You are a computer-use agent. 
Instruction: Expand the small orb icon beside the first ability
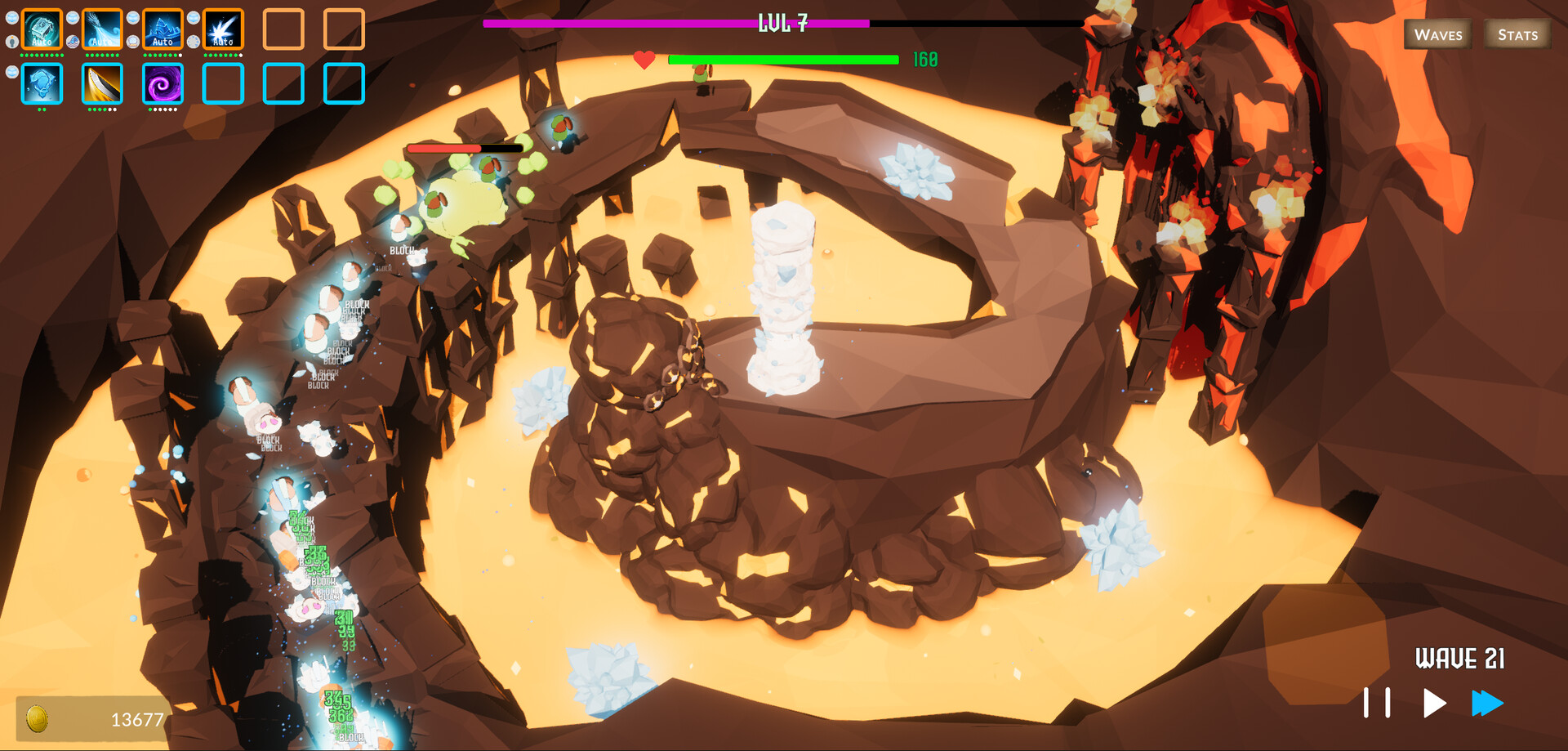12,18
